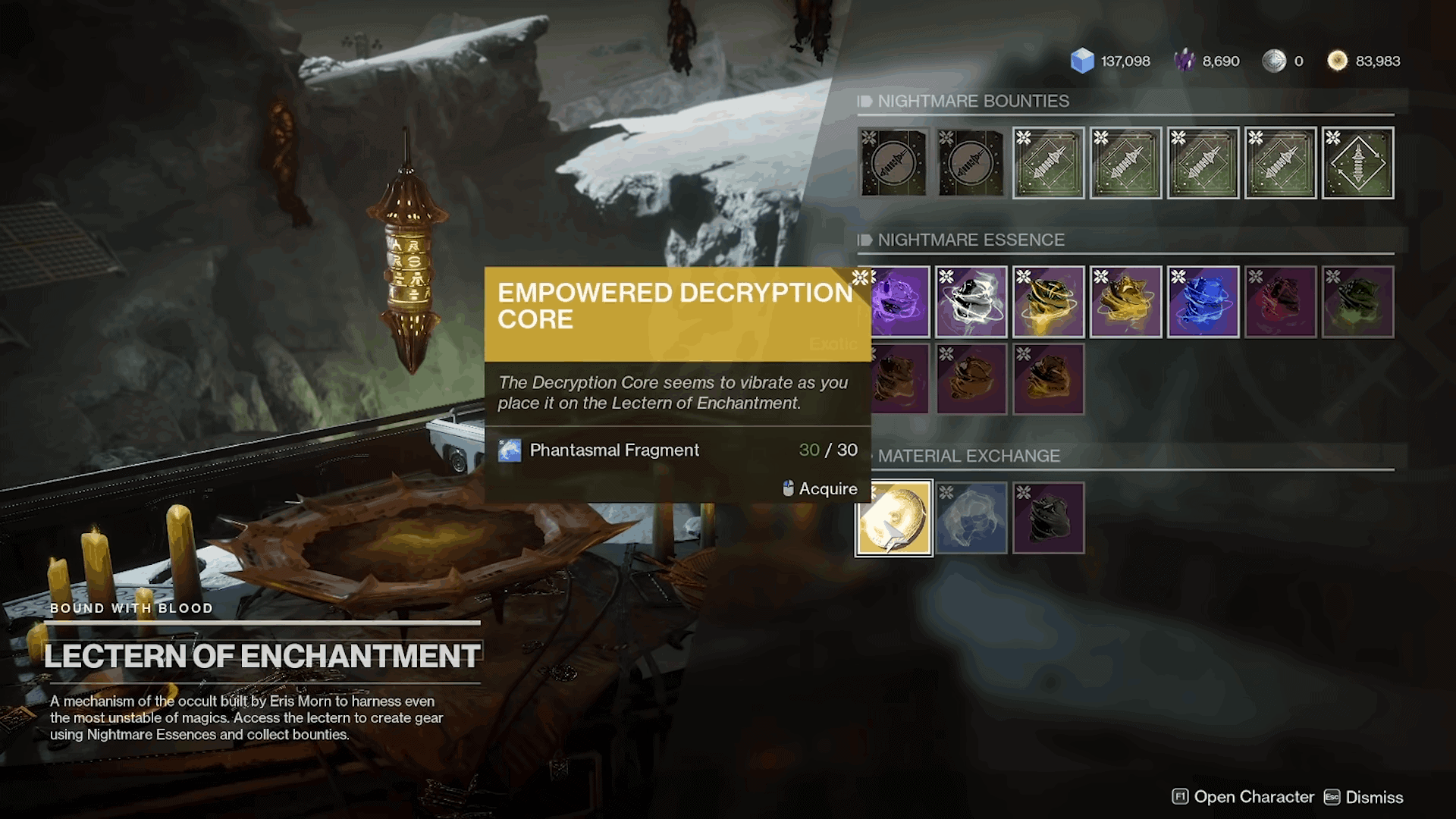
Task: Click the white swirling Nightmare Essence
Action: [x=971, y=303]
